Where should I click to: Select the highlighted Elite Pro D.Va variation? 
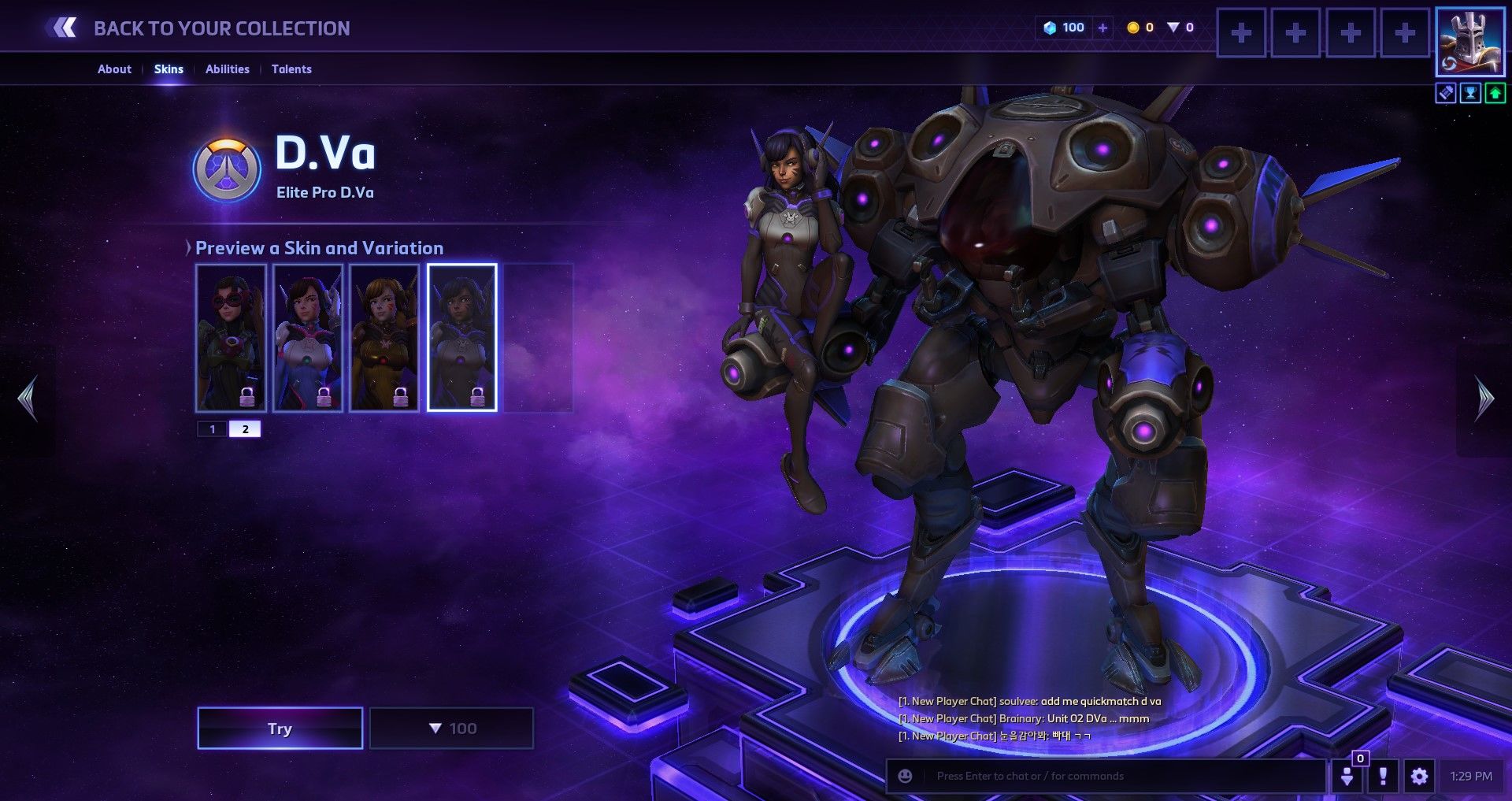point(461,337)
